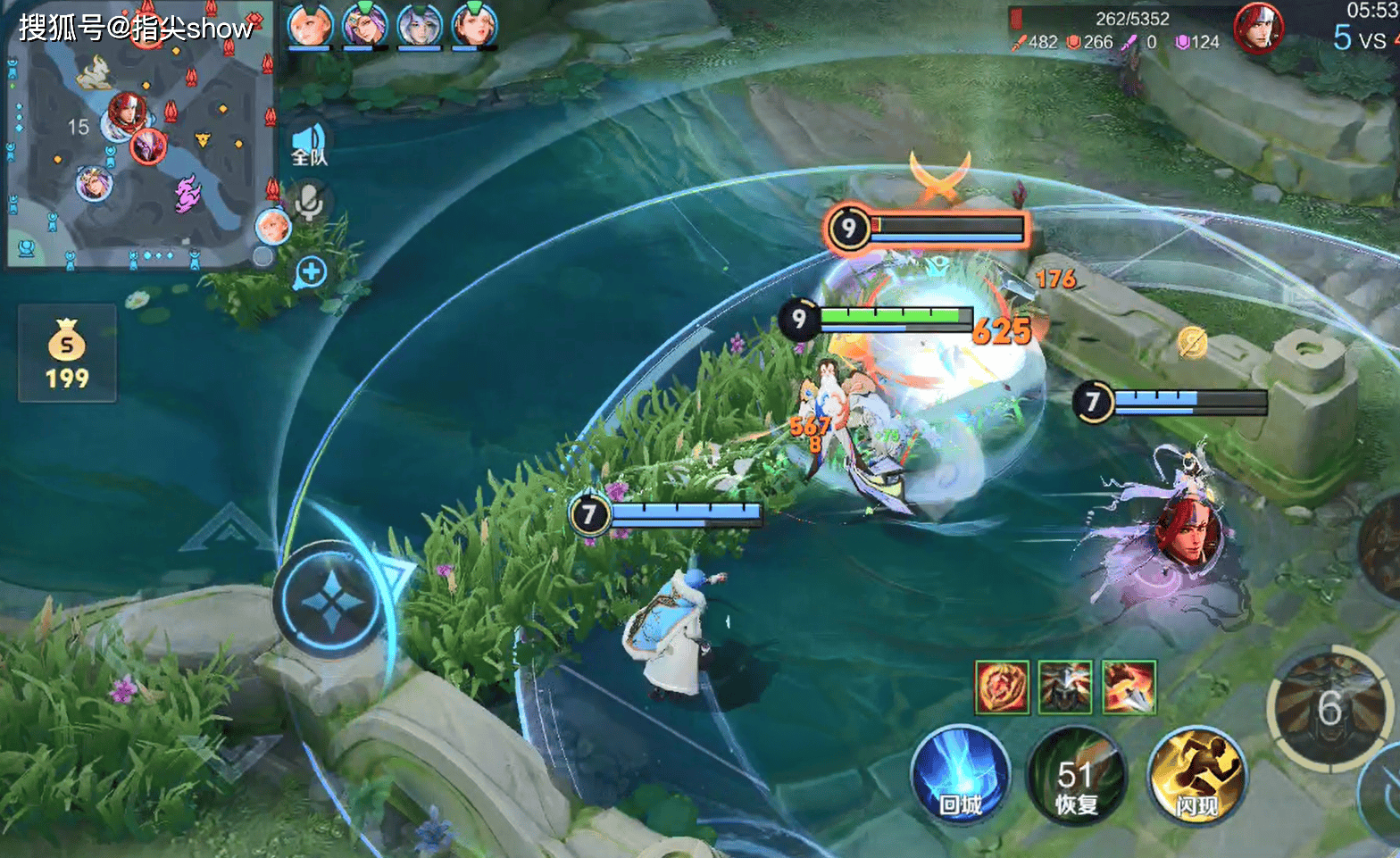This screenshot has height=858, width=1400.
Task: Select the fourth teammate portrait at top
Action: click(474, 25)
